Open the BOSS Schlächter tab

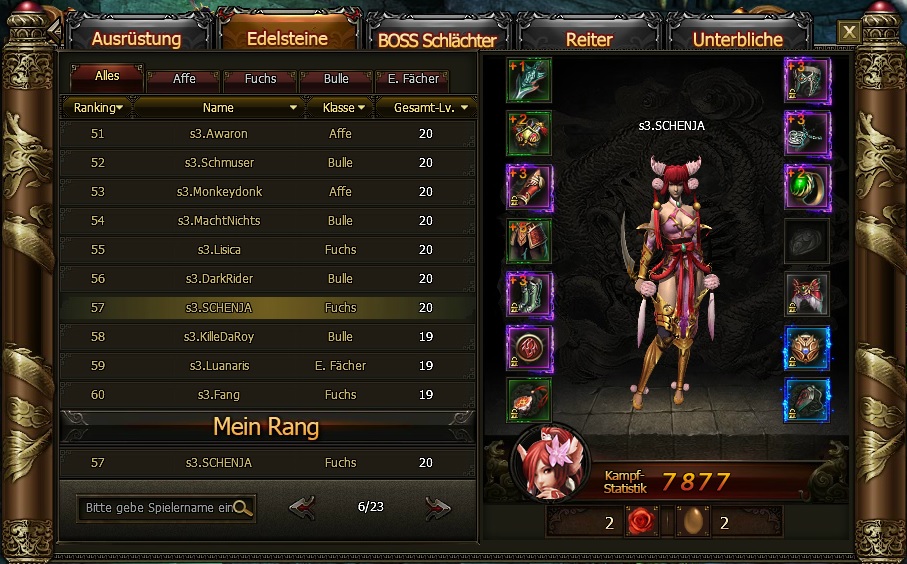coord(437,40)
